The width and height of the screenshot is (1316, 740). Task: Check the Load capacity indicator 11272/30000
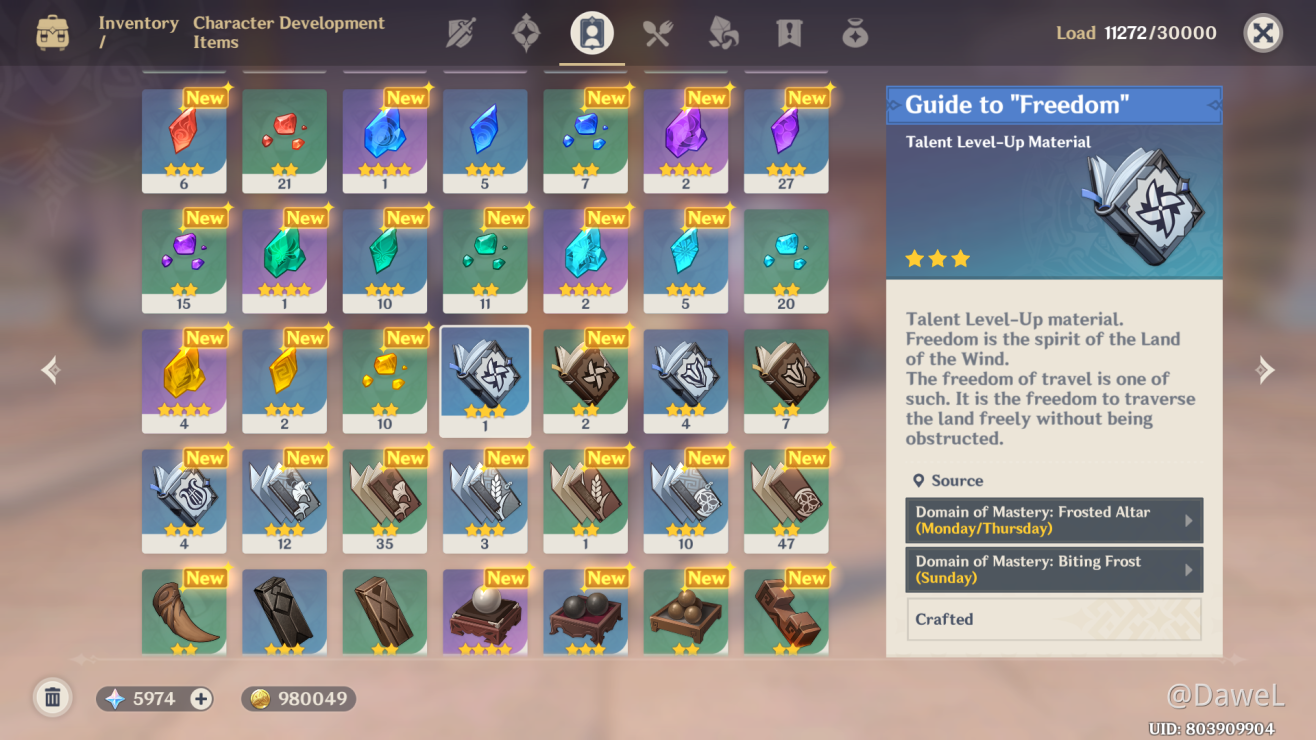click(1136, 32)
